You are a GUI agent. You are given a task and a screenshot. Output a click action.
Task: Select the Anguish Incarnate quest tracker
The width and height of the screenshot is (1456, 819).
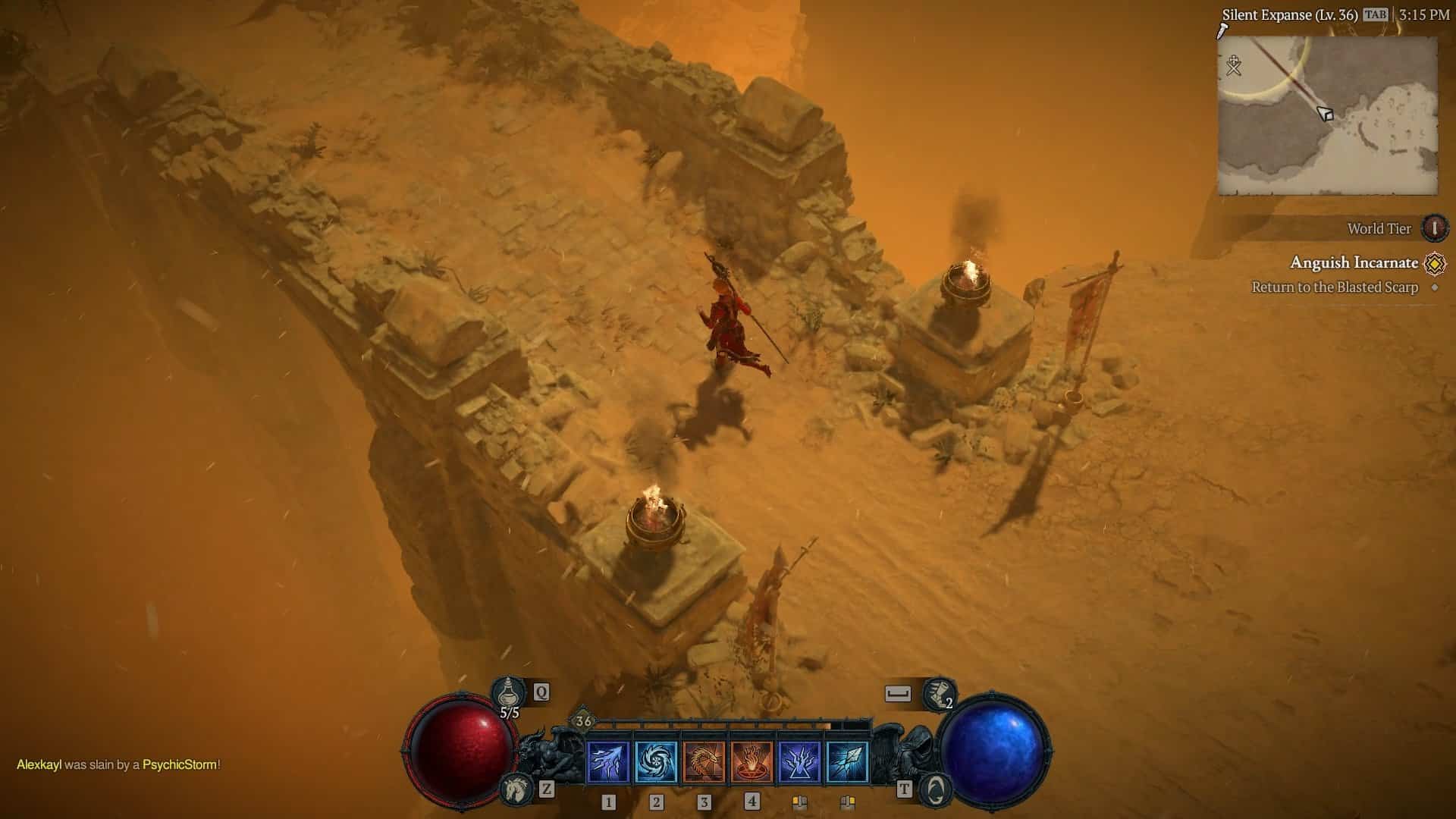point(1354,263)
